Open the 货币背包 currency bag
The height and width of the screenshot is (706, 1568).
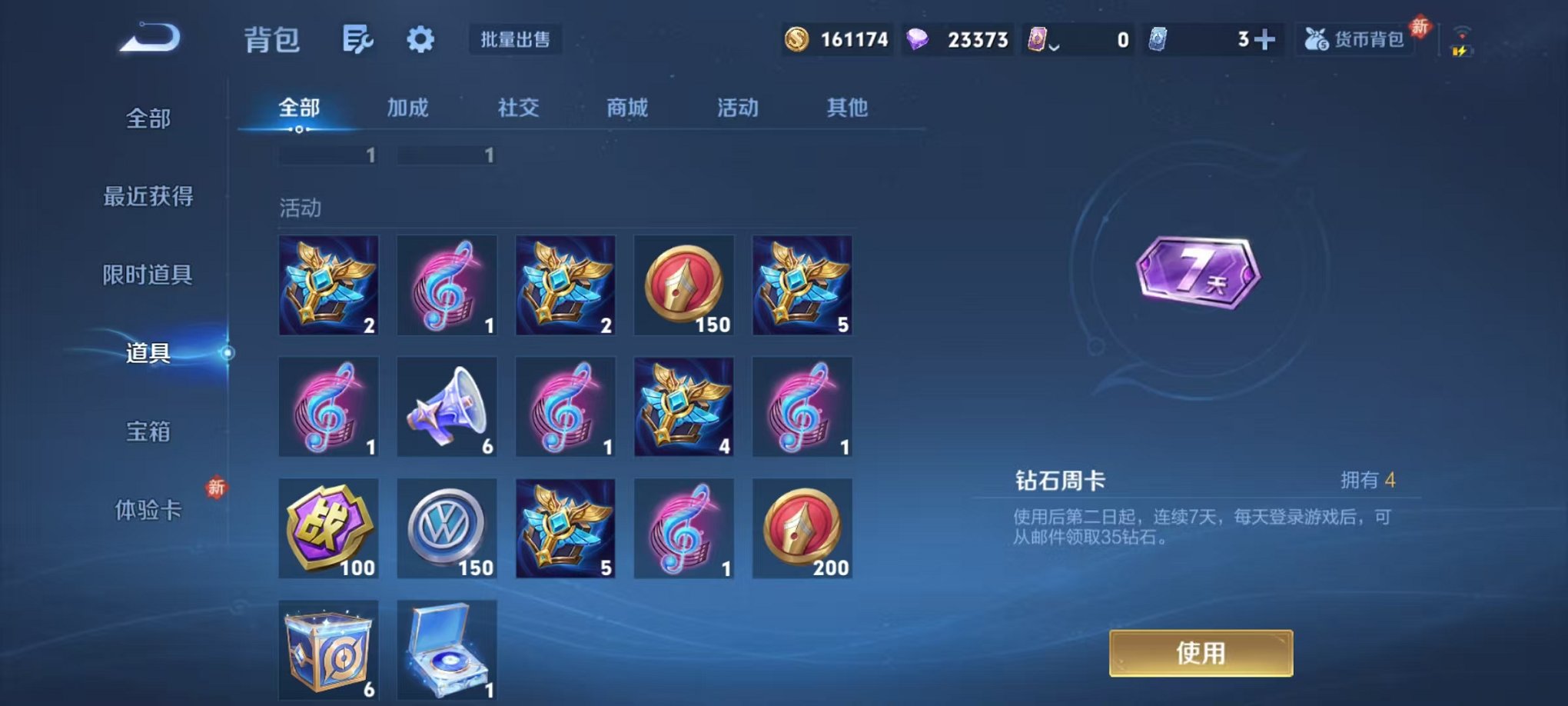click(x=1354, y=38)
